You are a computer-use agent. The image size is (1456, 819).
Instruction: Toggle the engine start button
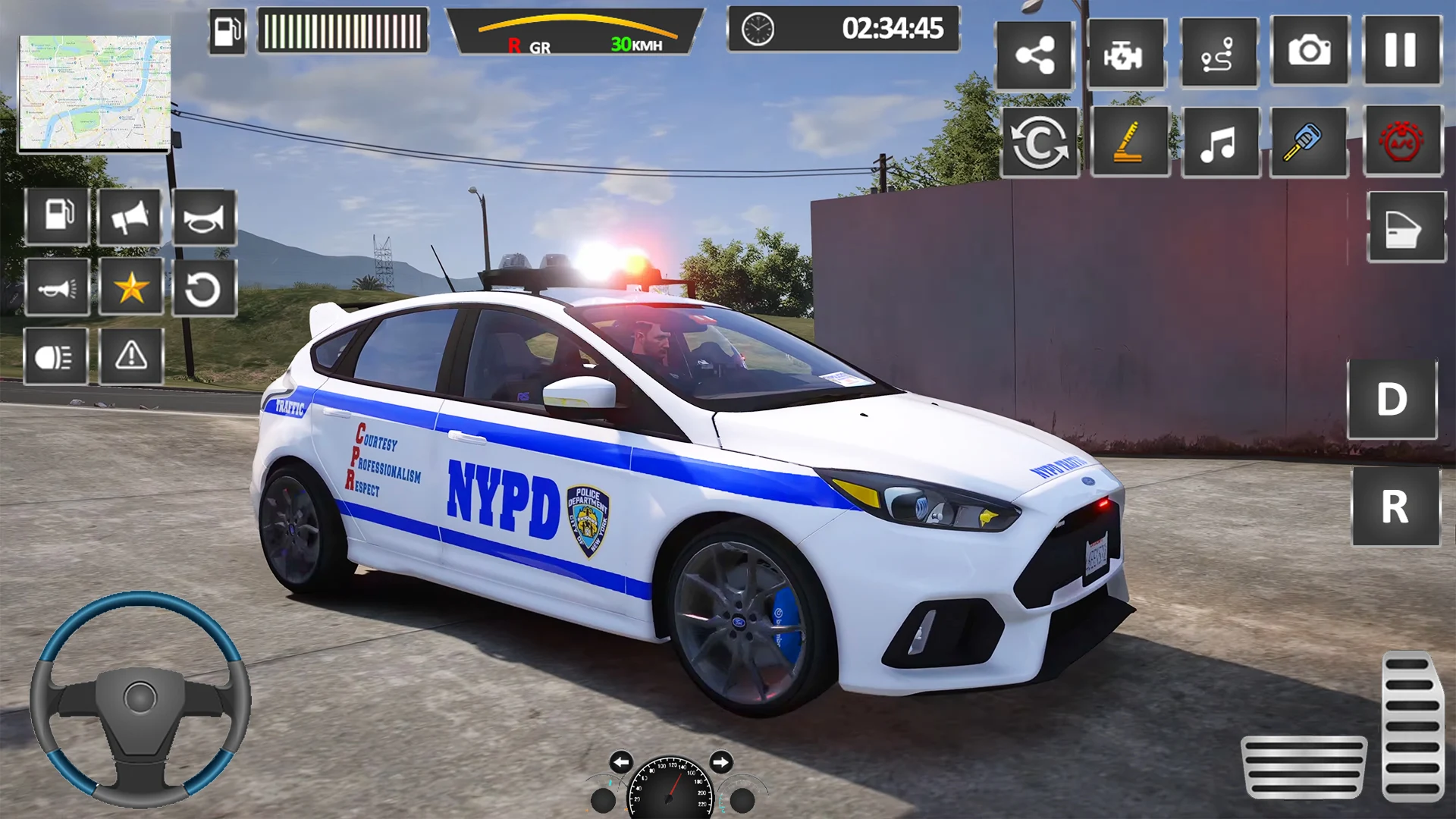[x=1125, y=55]
